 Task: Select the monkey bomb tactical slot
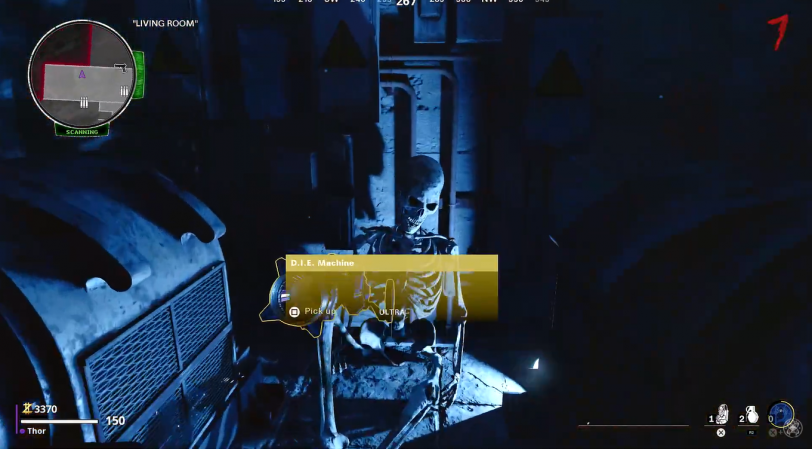[722, 416]
